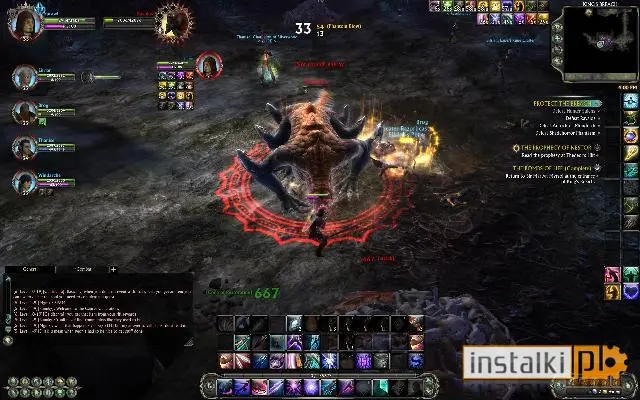Click the Protect the Breach objective
Screen dimensions: 640x400
pyautogui.click(x=566, y=103)
